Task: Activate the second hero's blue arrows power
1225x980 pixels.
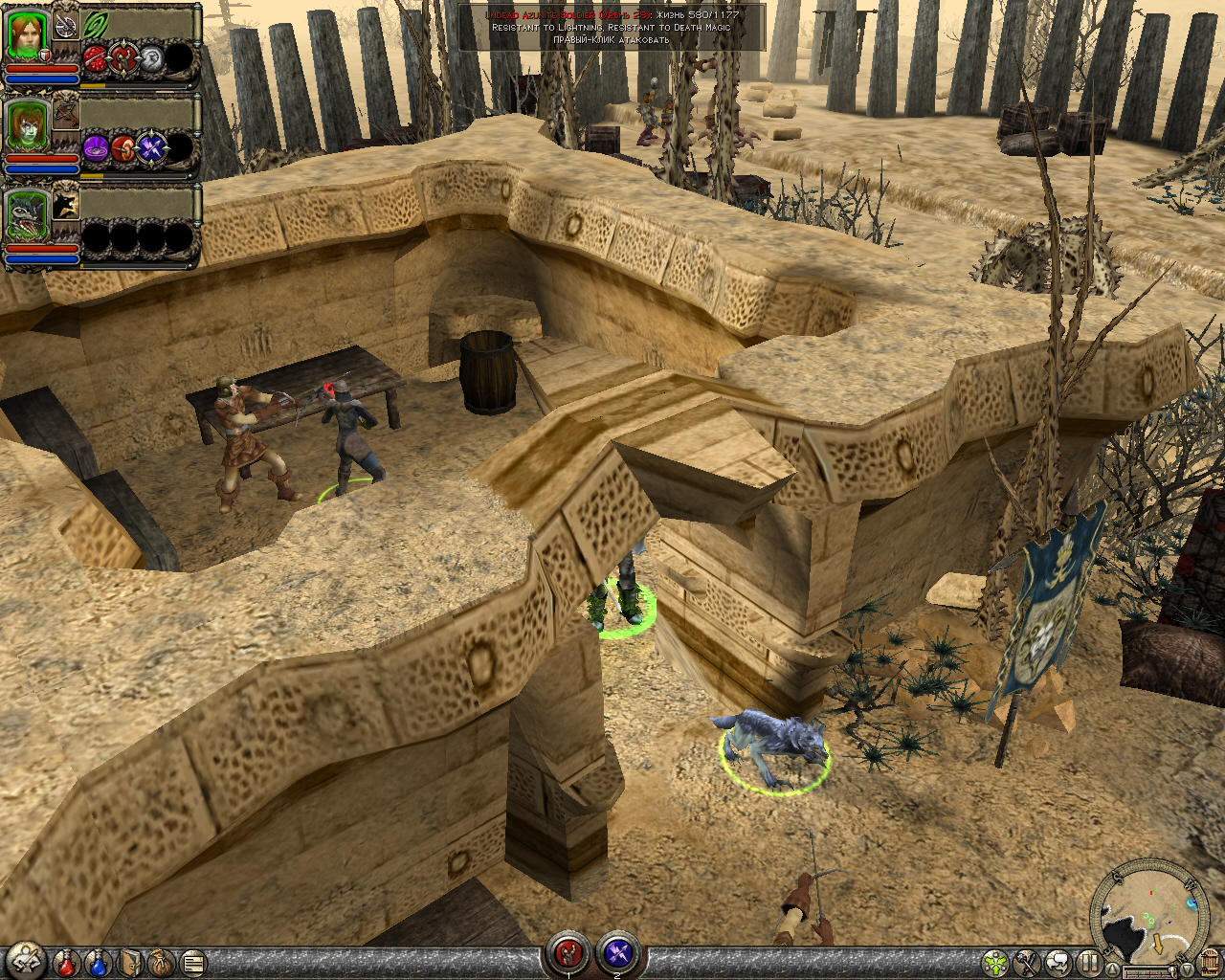Action: point(151,148)
